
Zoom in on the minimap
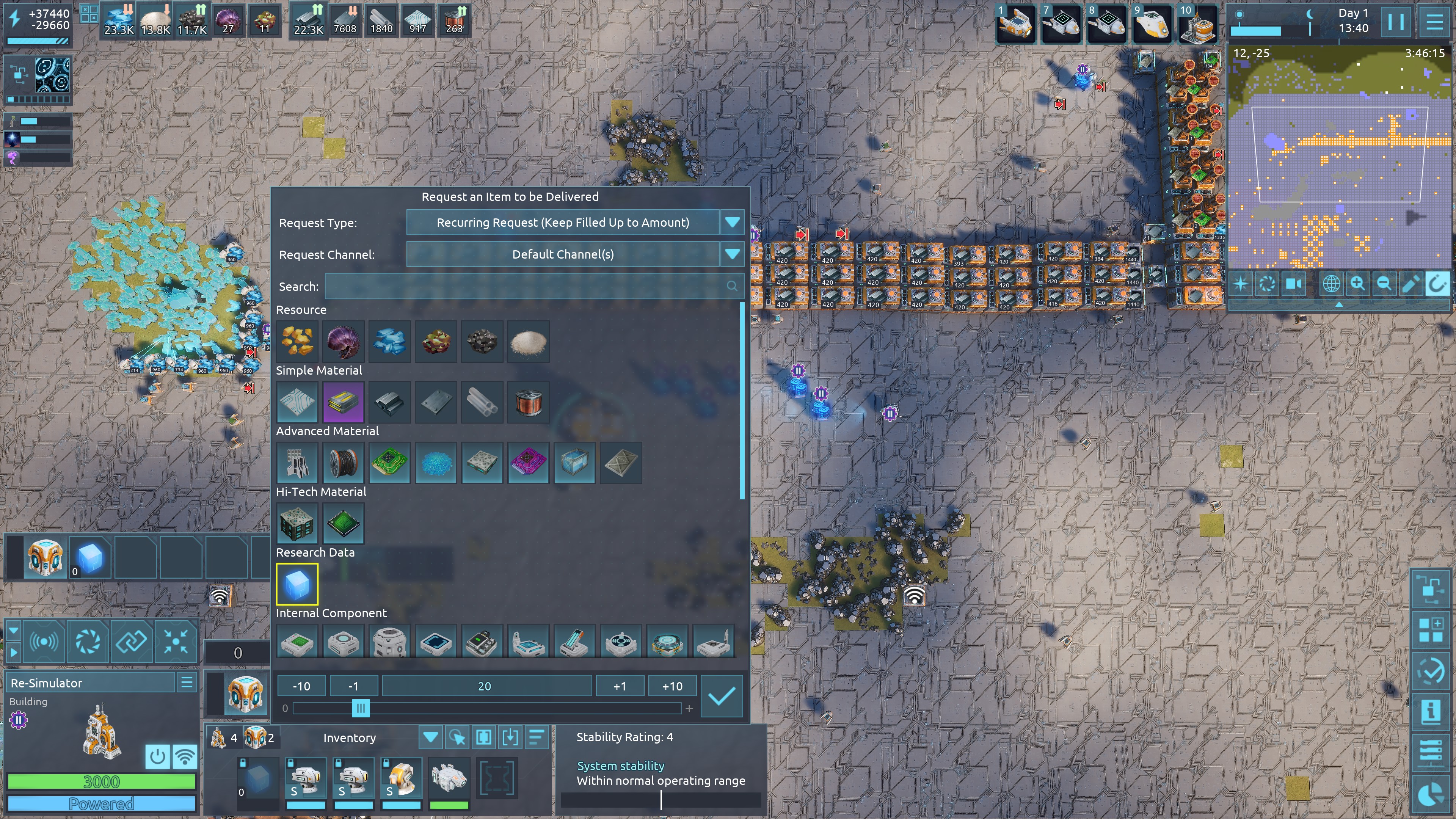click(x=1357, y=284)
